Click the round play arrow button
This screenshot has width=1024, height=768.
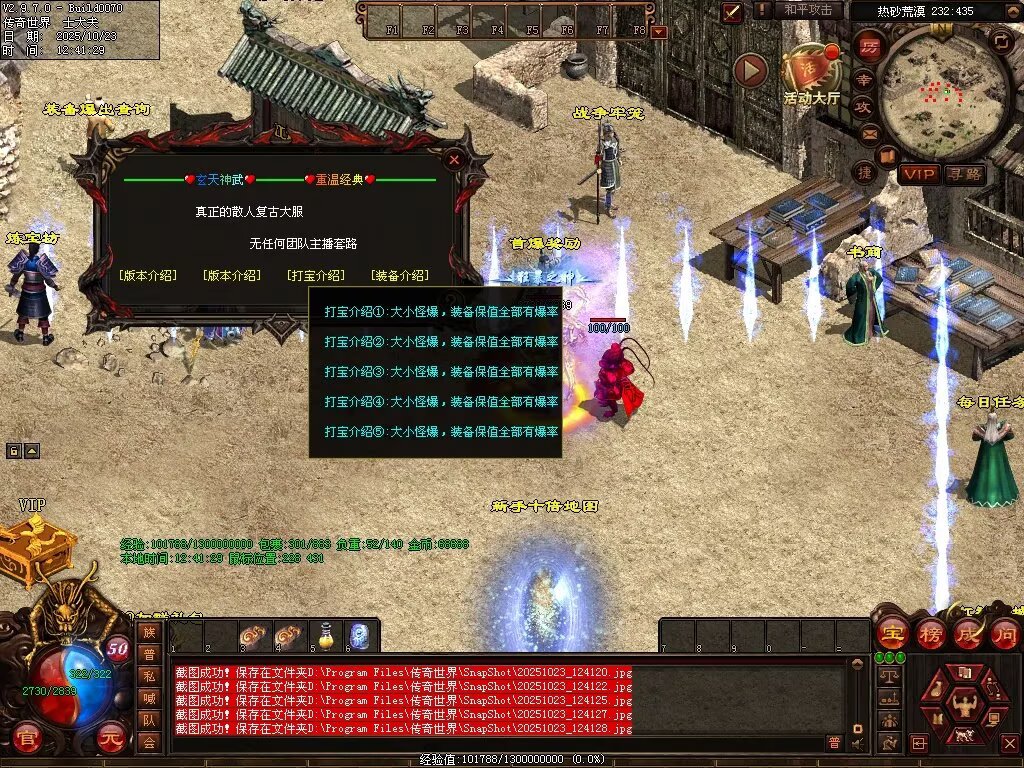click(x=750, y=70)
